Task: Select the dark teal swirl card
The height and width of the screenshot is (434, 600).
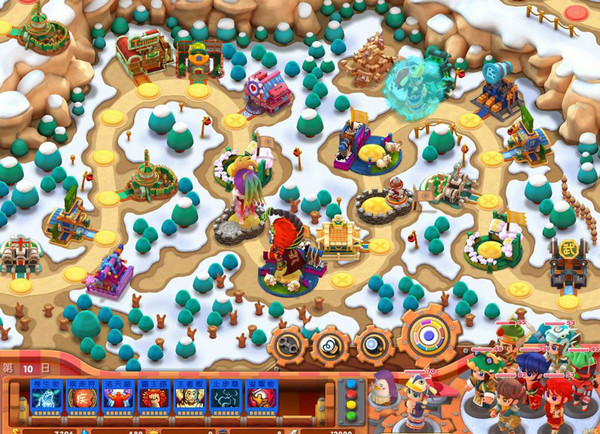Action: [x=224, y=400]
